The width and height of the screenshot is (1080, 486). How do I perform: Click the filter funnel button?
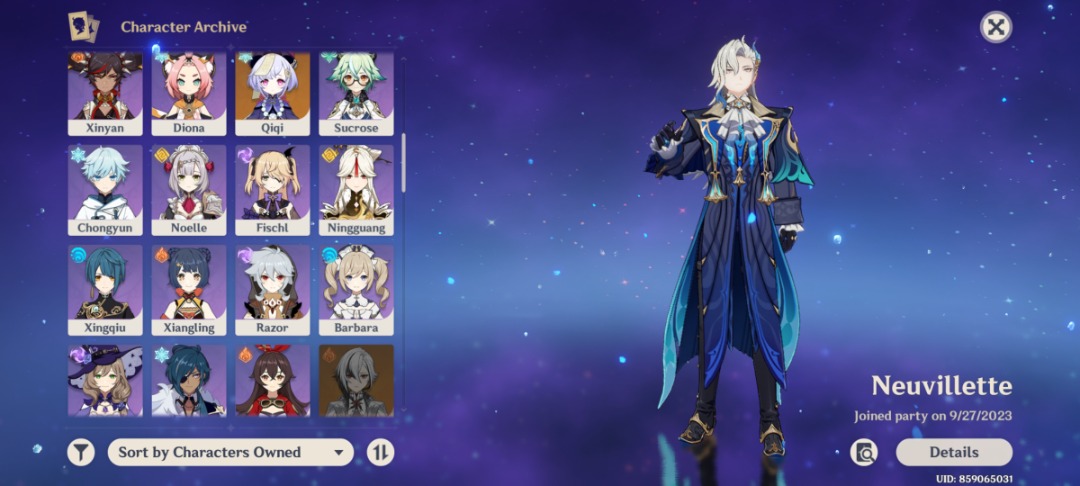81,452
